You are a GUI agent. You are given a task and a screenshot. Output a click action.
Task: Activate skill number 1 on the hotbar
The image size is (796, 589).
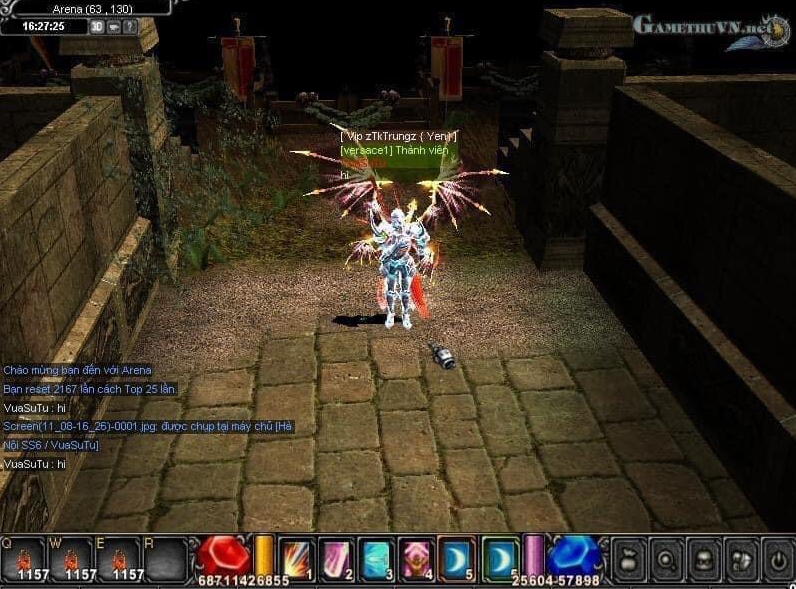[297, 556]
